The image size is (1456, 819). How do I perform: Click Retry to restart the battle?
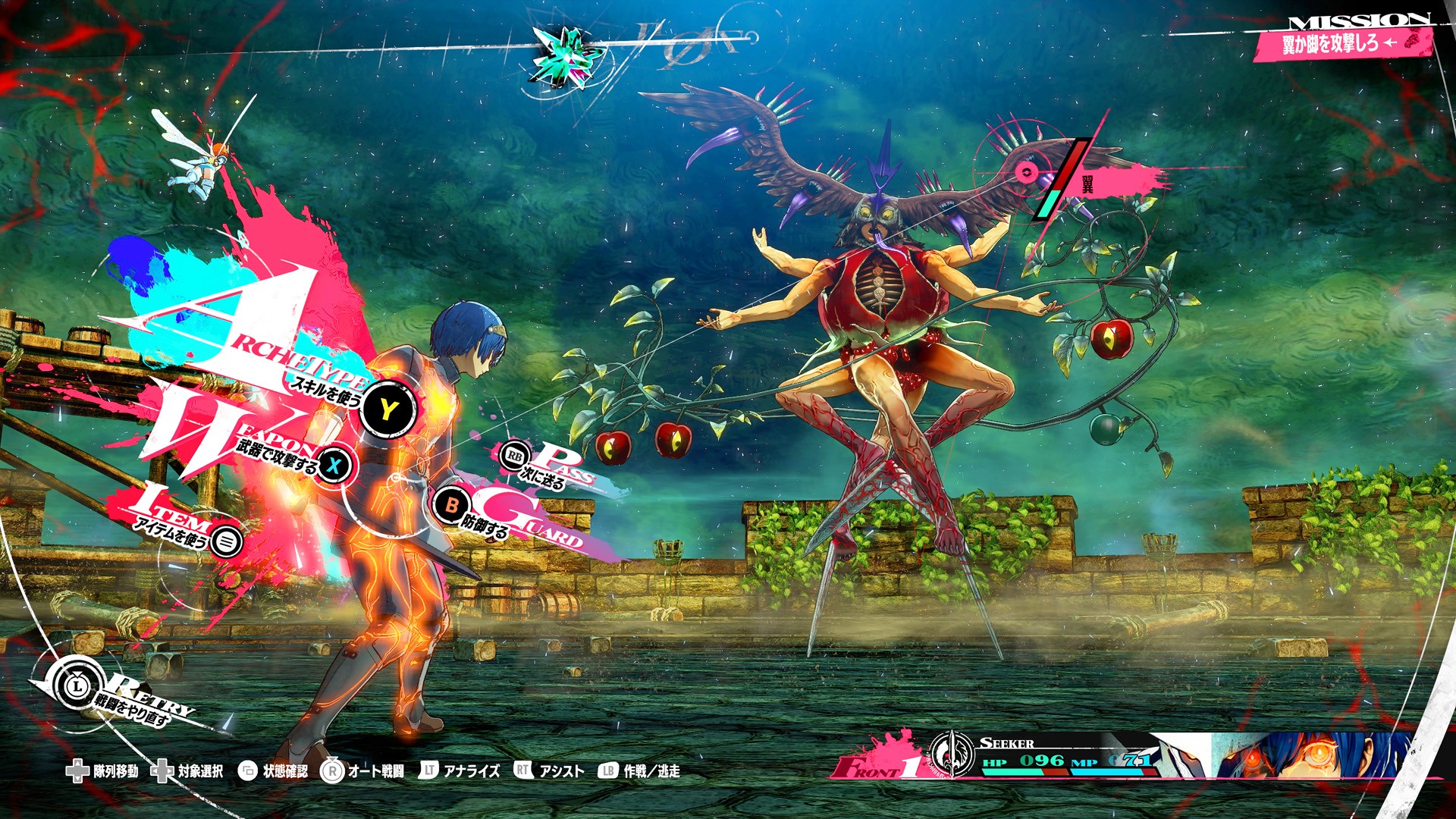pyautogui.click(x=77, y=686)
